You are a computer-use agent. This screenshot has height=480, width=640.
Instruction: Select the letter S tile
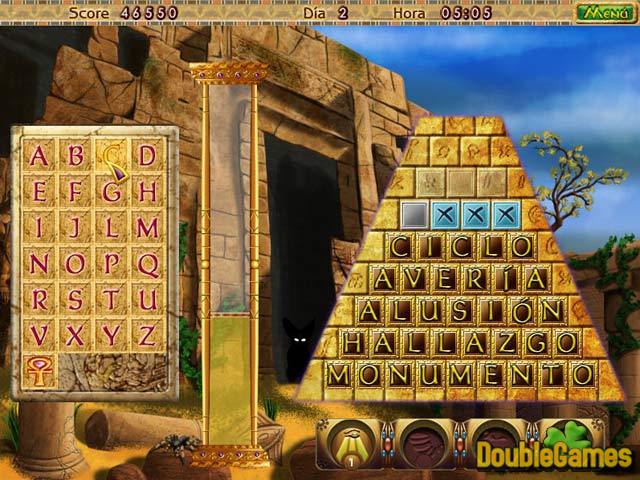pyautogui.click(x=75, y=300)
